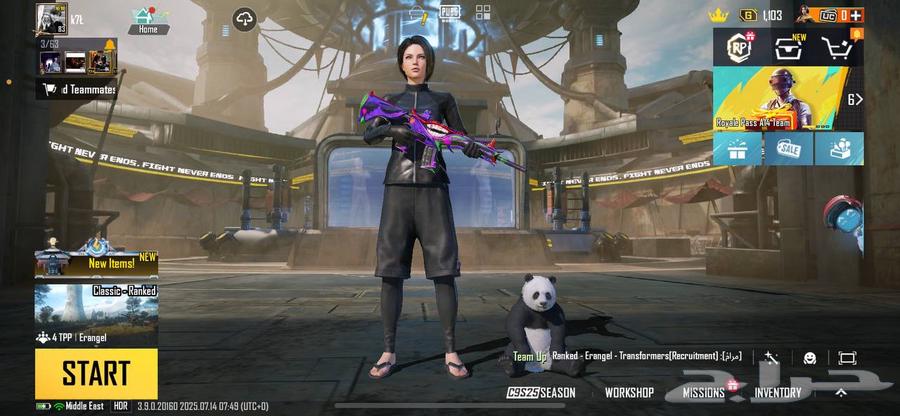View the Royale Pass A14 Team banner

[x=780, y=98]
